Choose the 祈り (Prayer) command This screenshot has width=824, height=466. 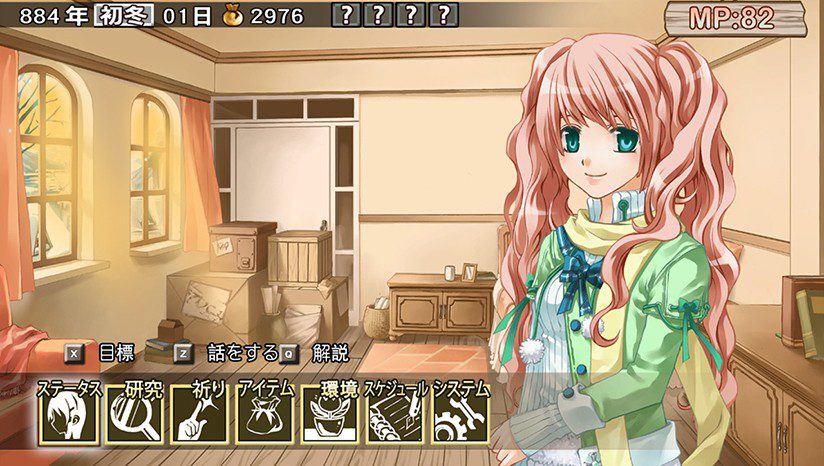point(199,415)
